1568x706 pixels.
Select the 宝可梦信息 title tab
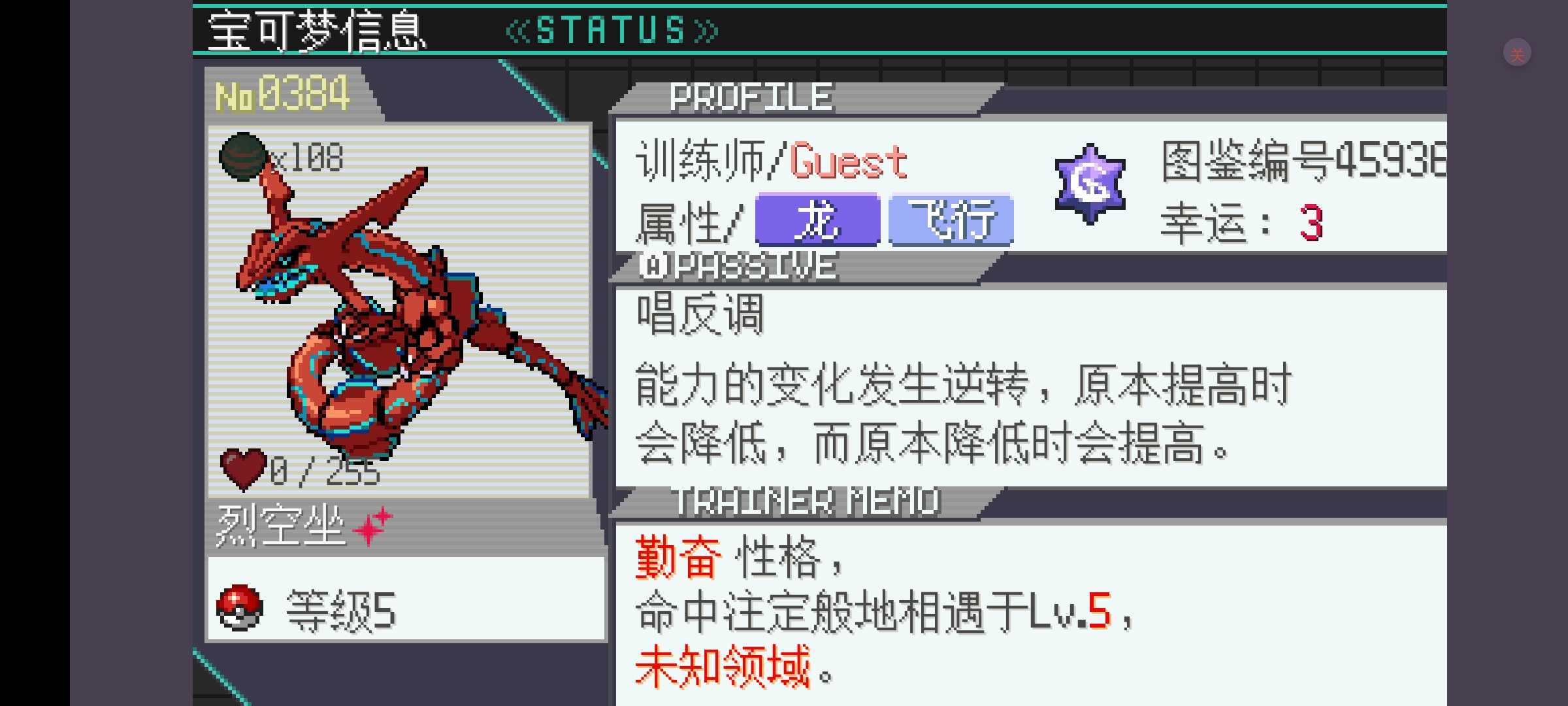(x=314, y=29)
